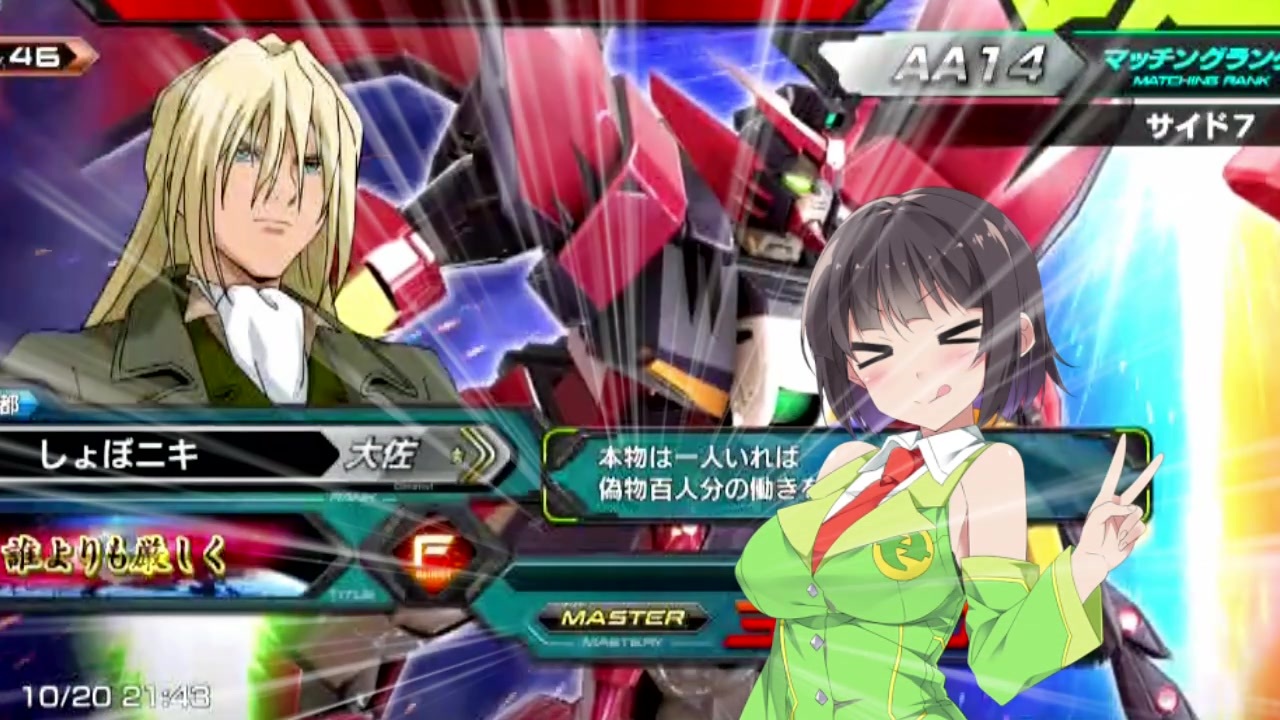
Task: Toggle the RANK info bar visibility
Action: [x=350, y=497]
